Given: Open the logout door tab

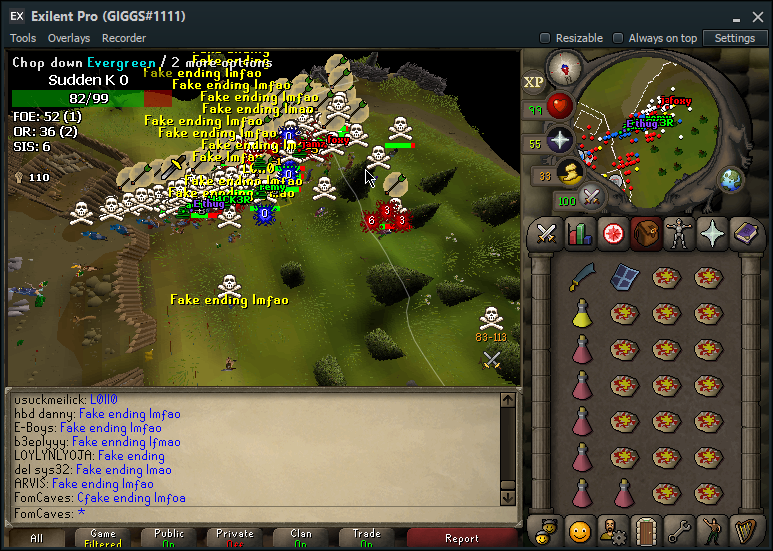Looking at the screenshot, I should [646, 528].
